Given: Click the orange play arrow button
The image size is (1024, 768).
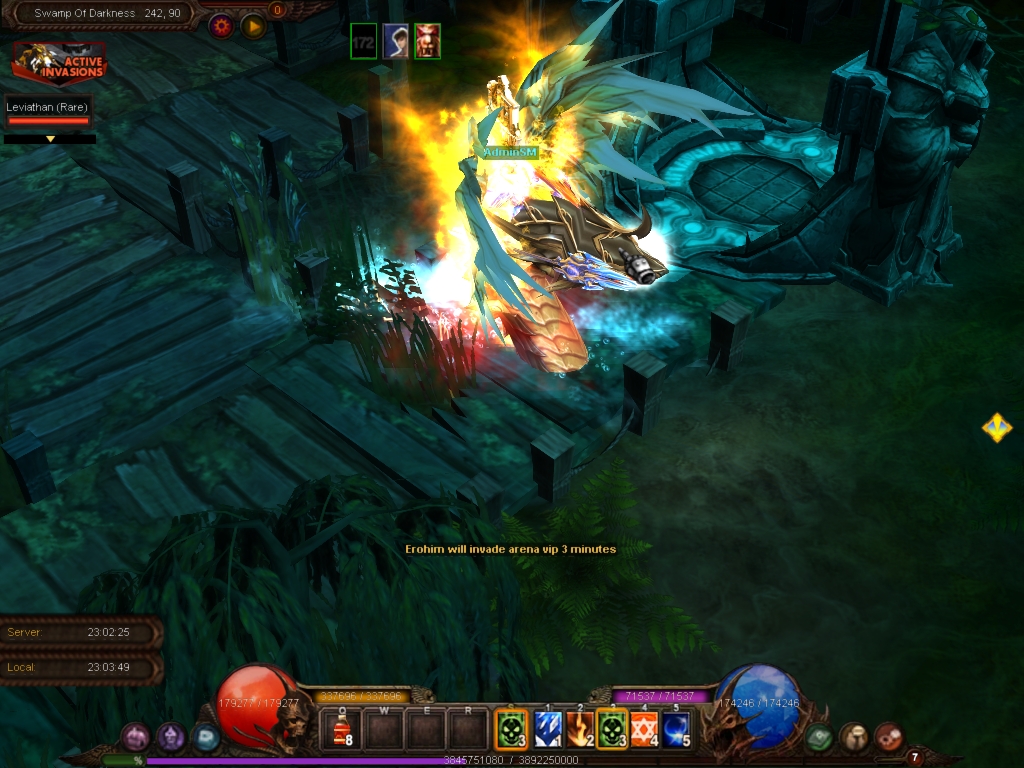Looking at the screenshot, I should (x=253, y=26).
